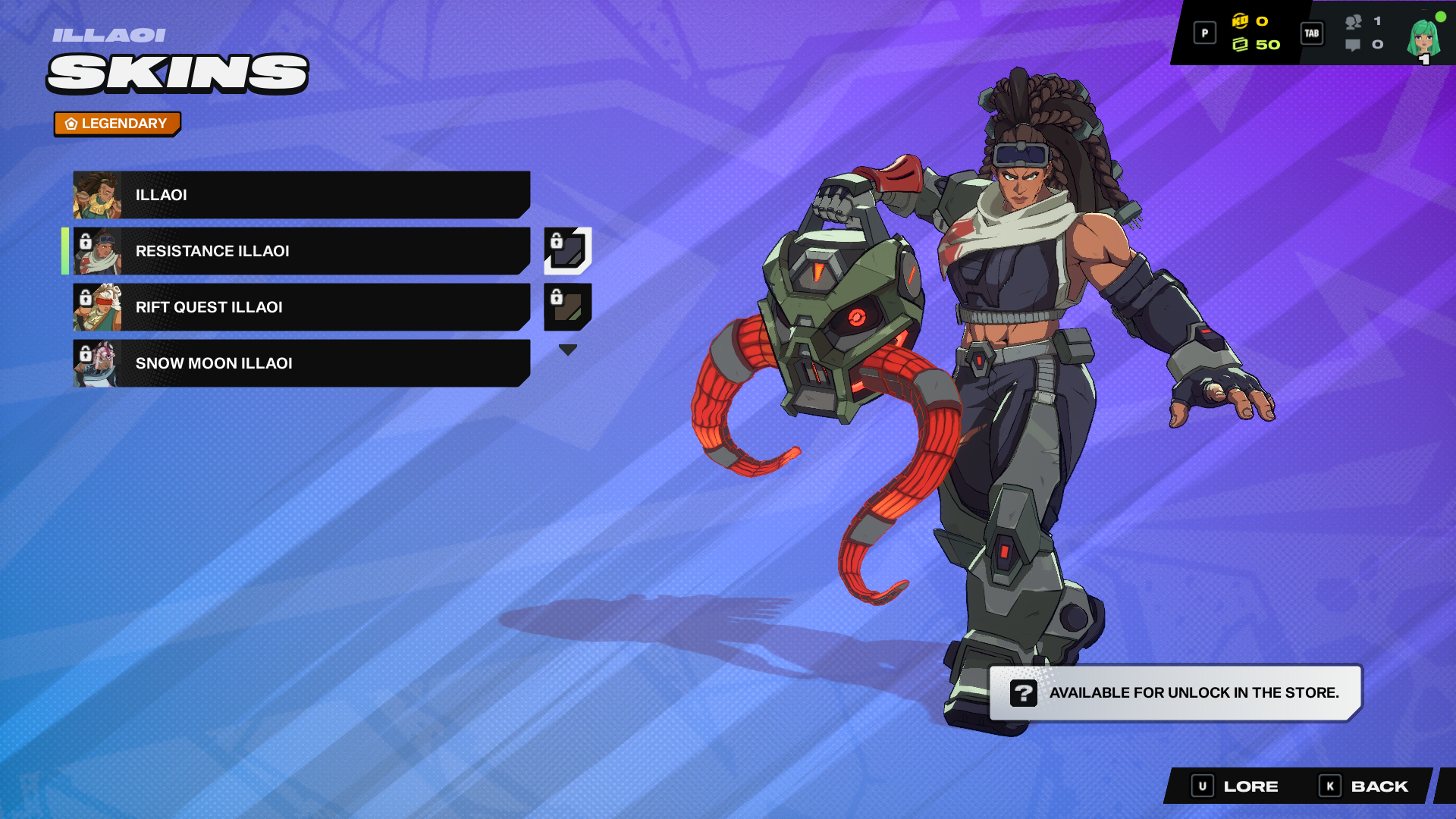The width and height of the screenshot is (1456, 819).
Task: Click the P key shortcut icon
Action: 1205,33
